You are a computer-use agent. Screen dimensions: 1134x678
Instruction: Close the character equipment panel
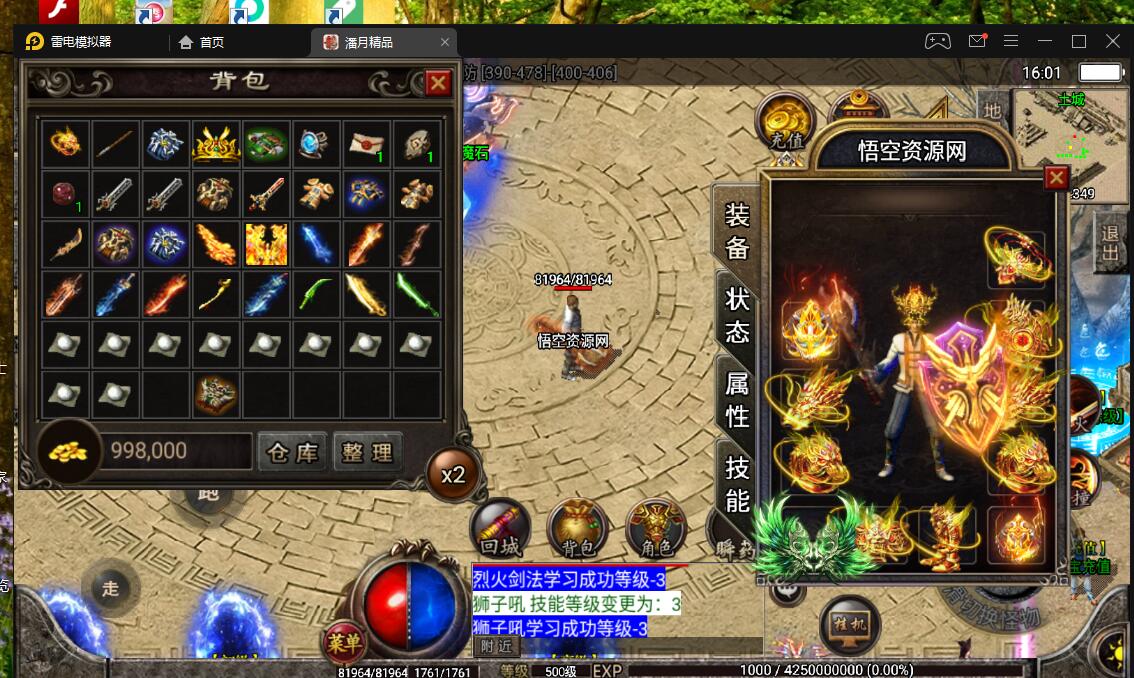tap(1055, 178)
